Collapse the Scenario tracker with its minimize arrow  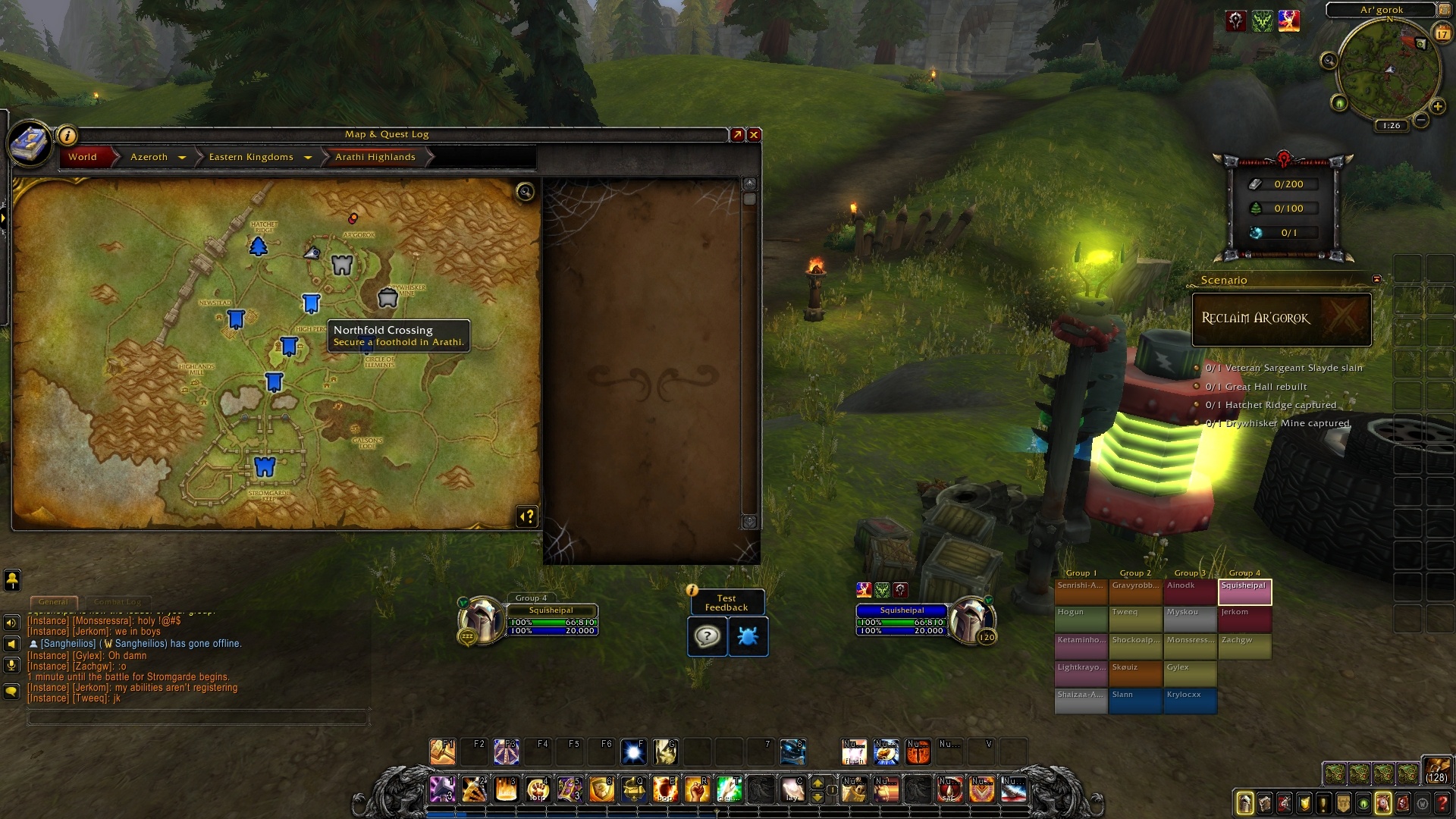pyautogui.click(x=1378, y=280)
